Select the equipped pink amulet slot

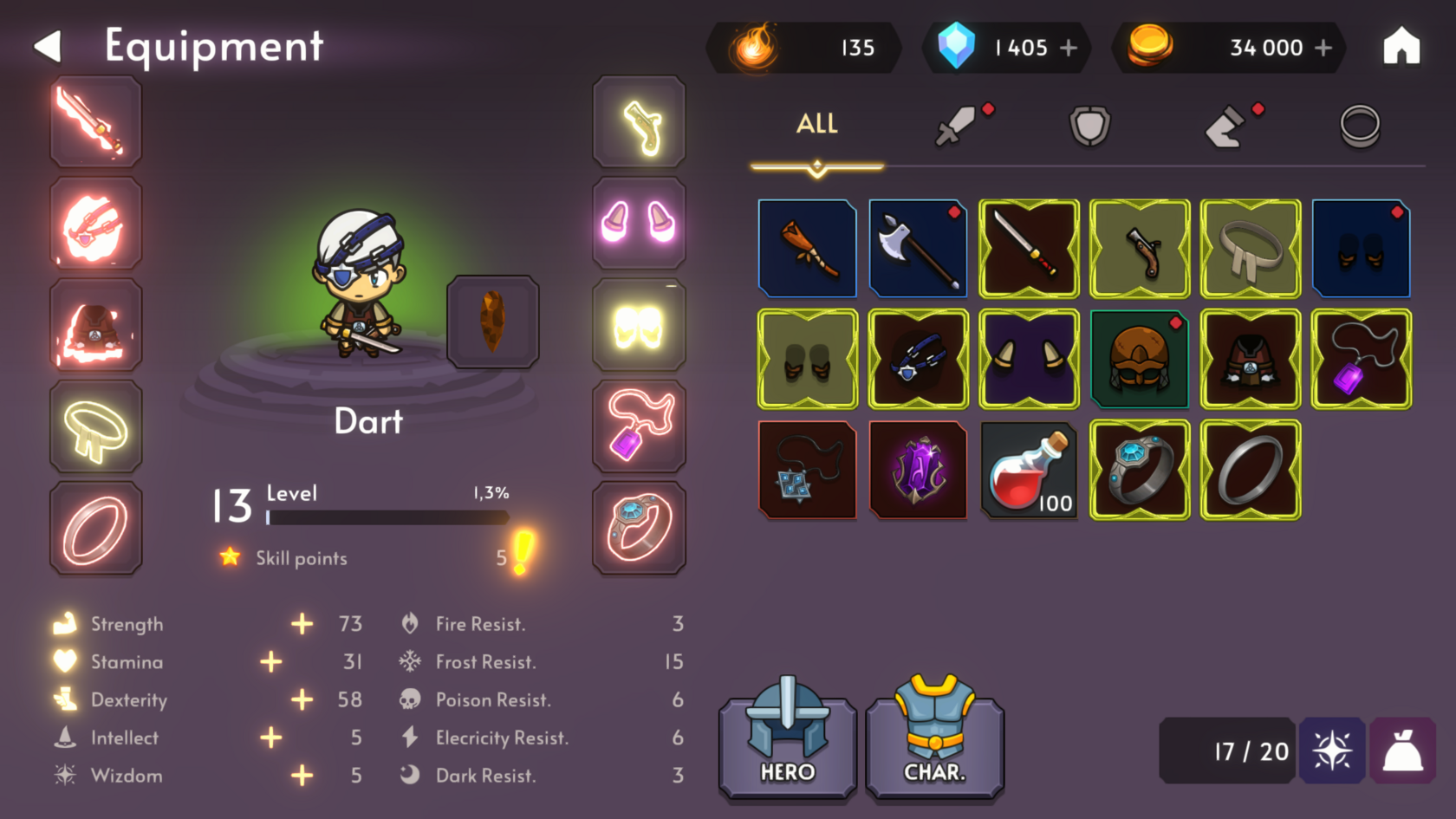pyautogui.click(x=639, y=426)
